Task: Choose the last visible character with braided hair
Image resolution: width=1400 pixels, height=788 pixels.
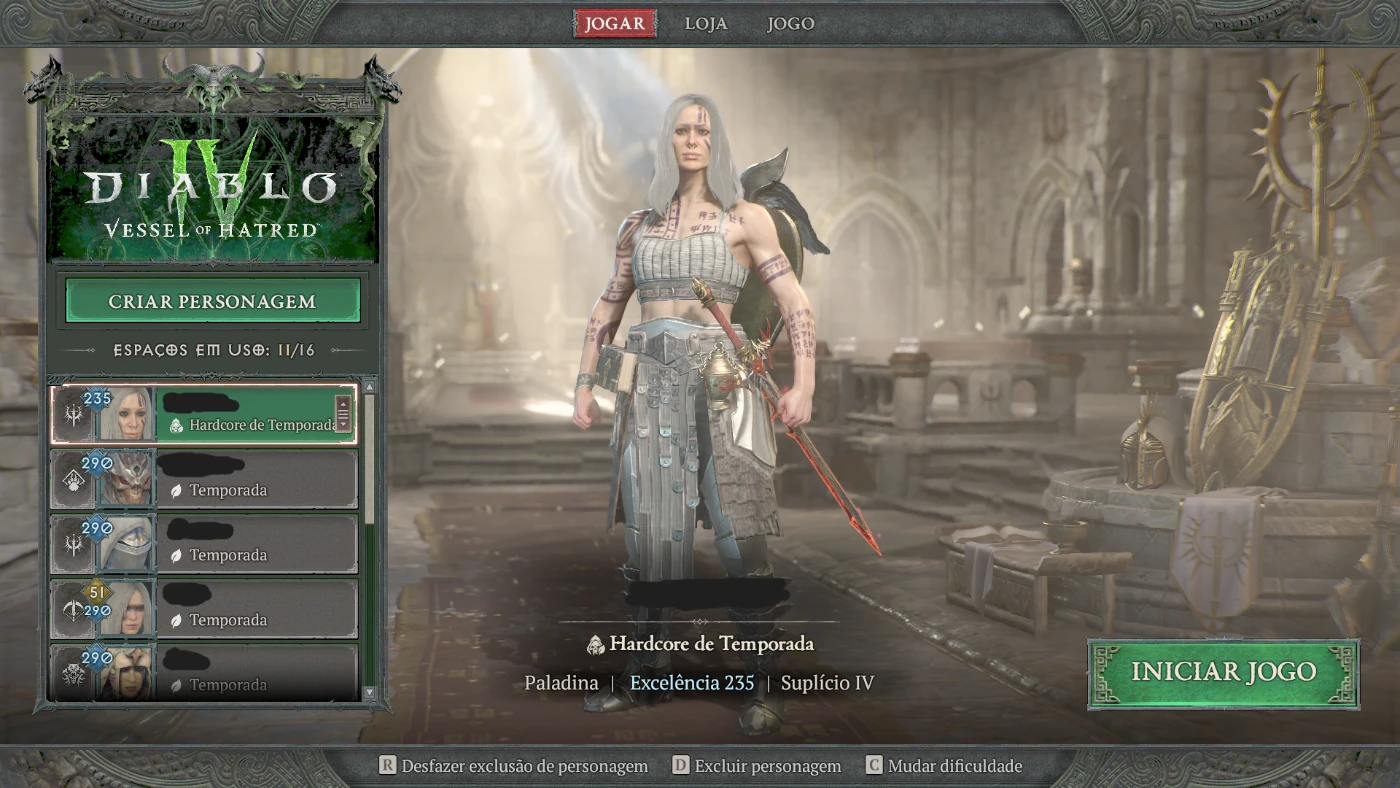Action: point(204,673)
